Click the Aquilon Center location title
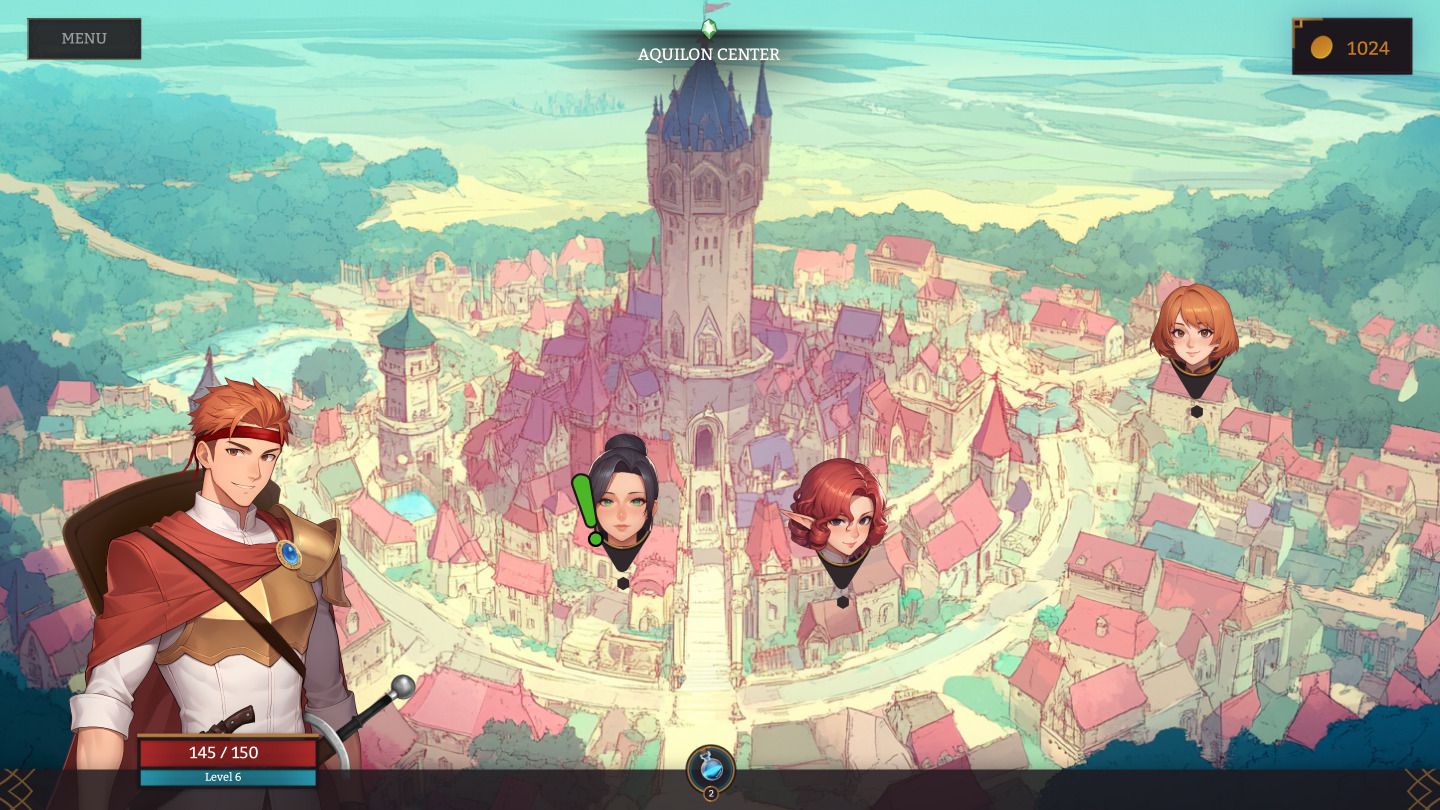Viewport: 1440px width, 810px height. pos(709,54)
